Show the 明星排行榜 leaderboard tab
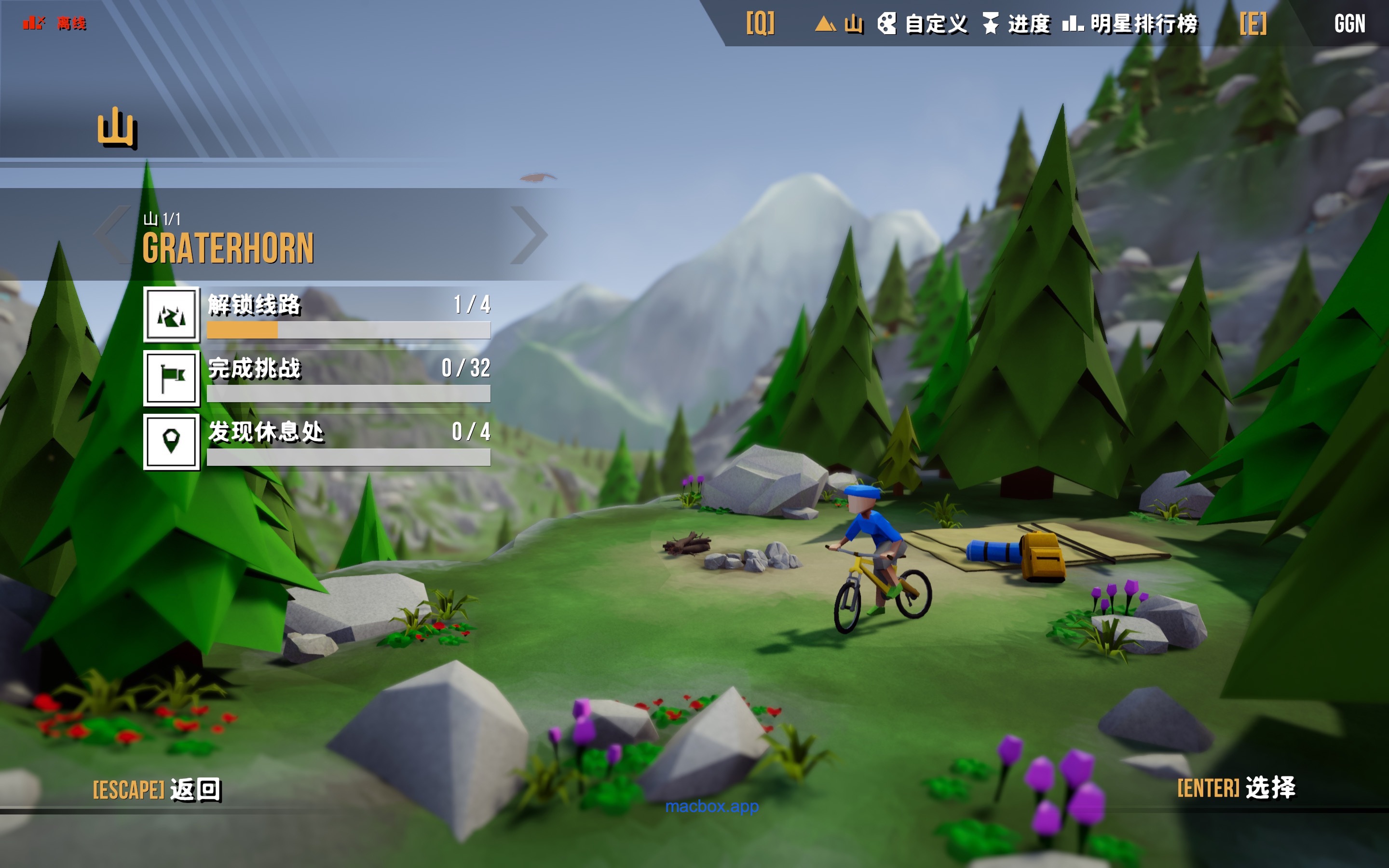Screen dimensions: 1389x868 (x=1130, y=24)
